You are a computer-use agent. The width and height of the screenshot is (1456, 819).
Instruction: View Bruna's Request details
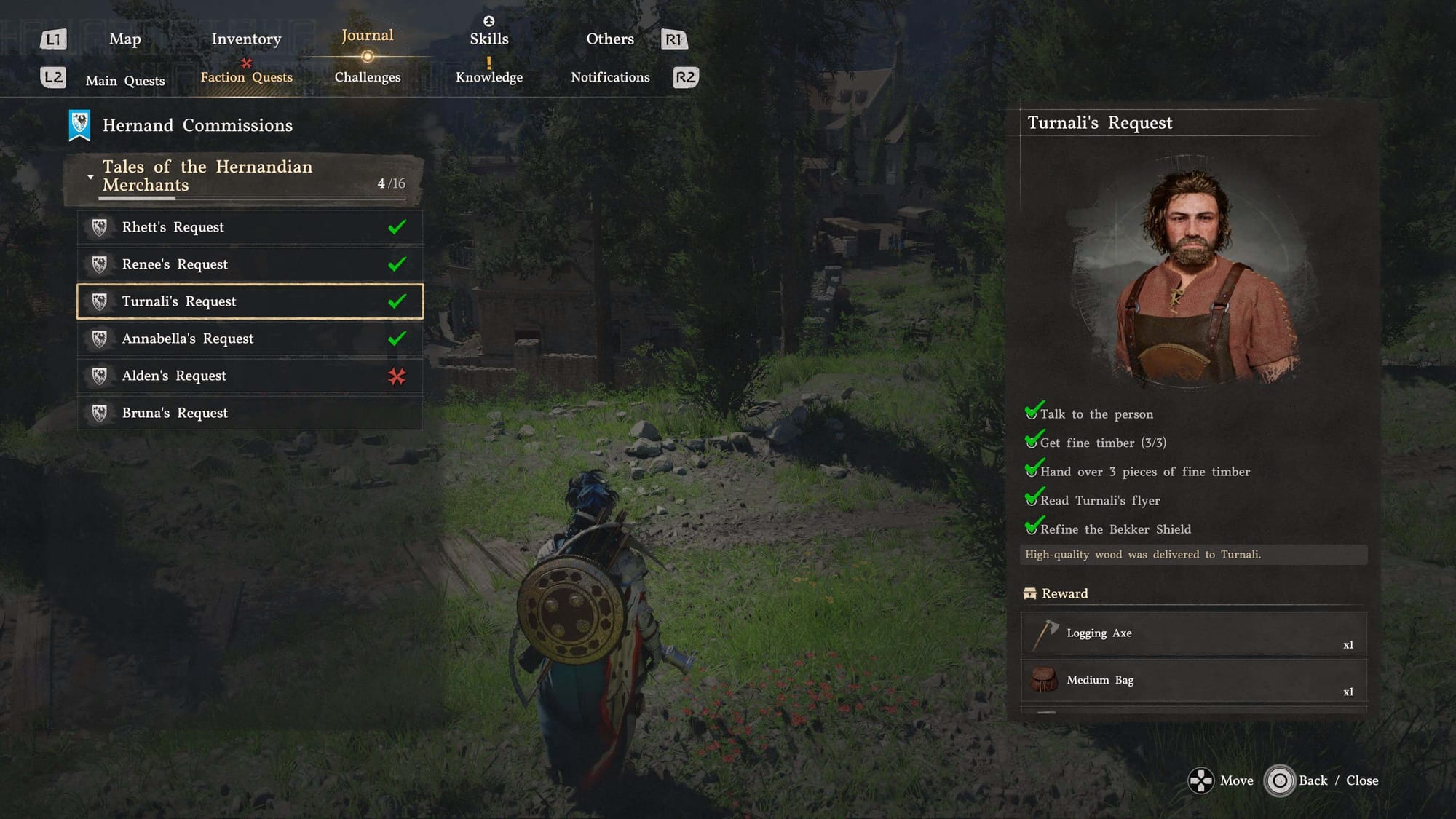click(x=250, y=413)
